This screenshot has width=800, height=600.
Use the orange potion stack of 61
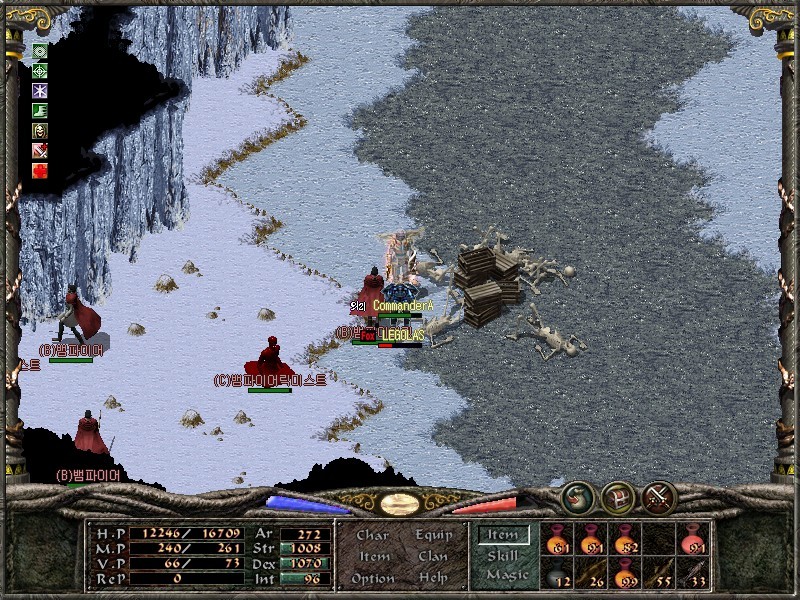[557, 538]
